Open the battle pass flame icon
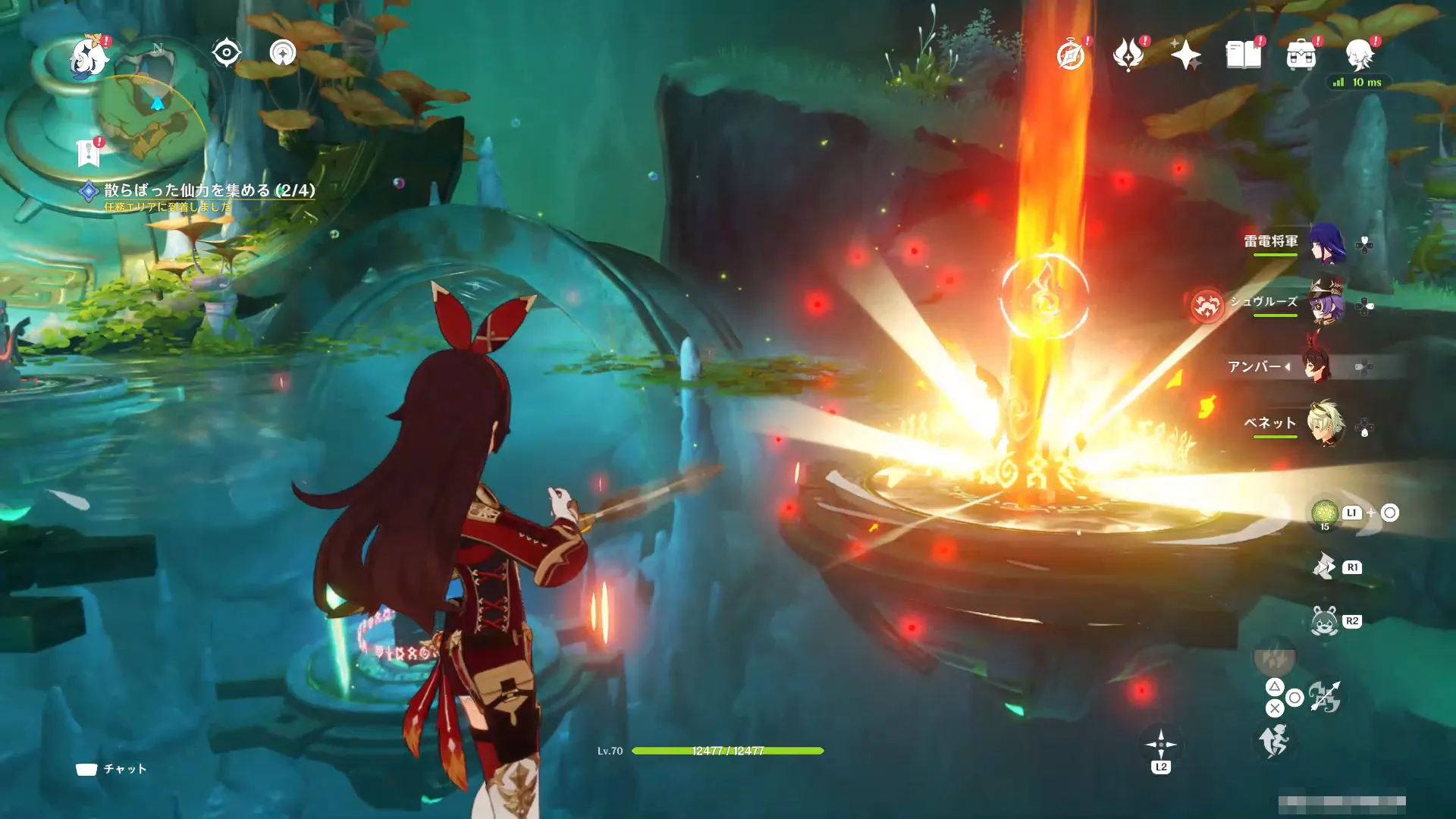 pos(1128,55)
